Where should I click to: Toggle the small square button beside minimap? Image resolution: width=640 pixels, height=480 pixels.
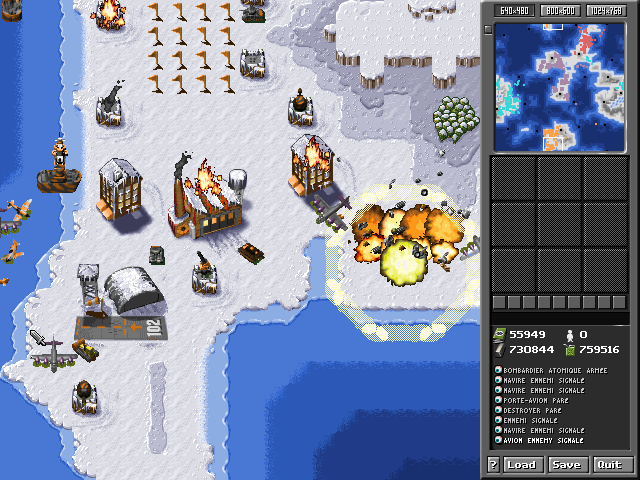click(488, 29)
